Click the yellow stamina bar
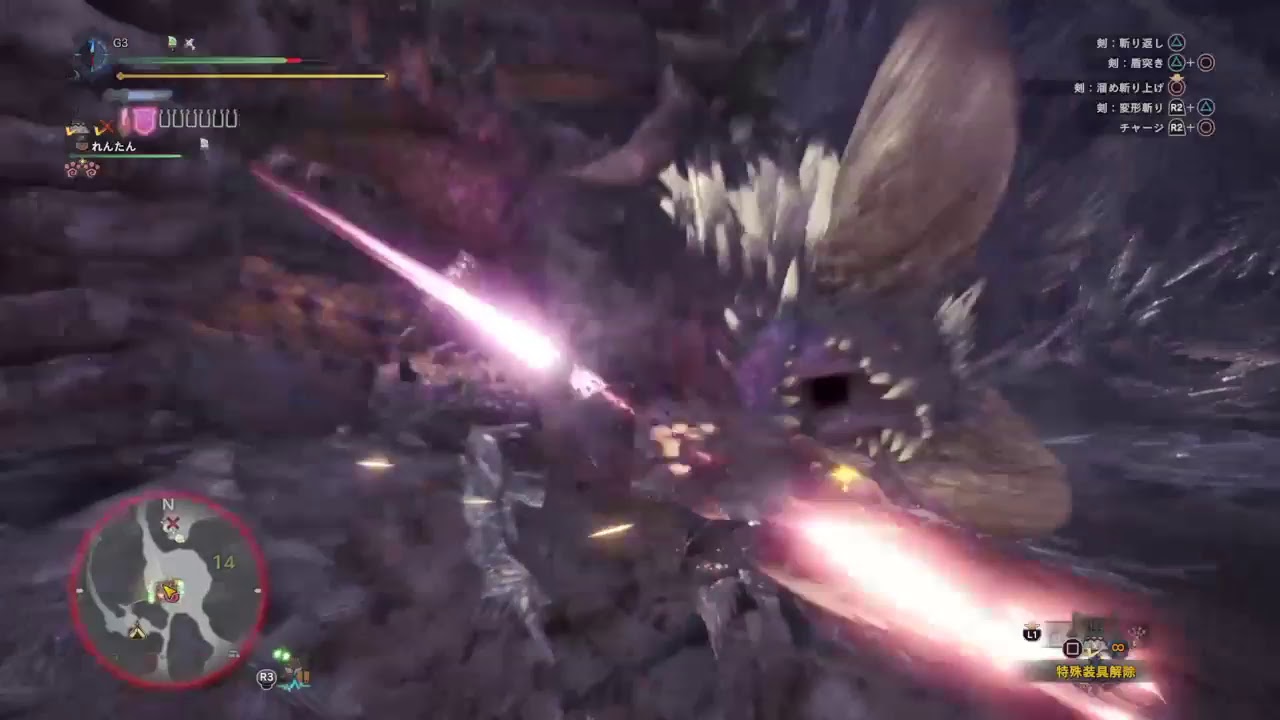 pos(250,75)
